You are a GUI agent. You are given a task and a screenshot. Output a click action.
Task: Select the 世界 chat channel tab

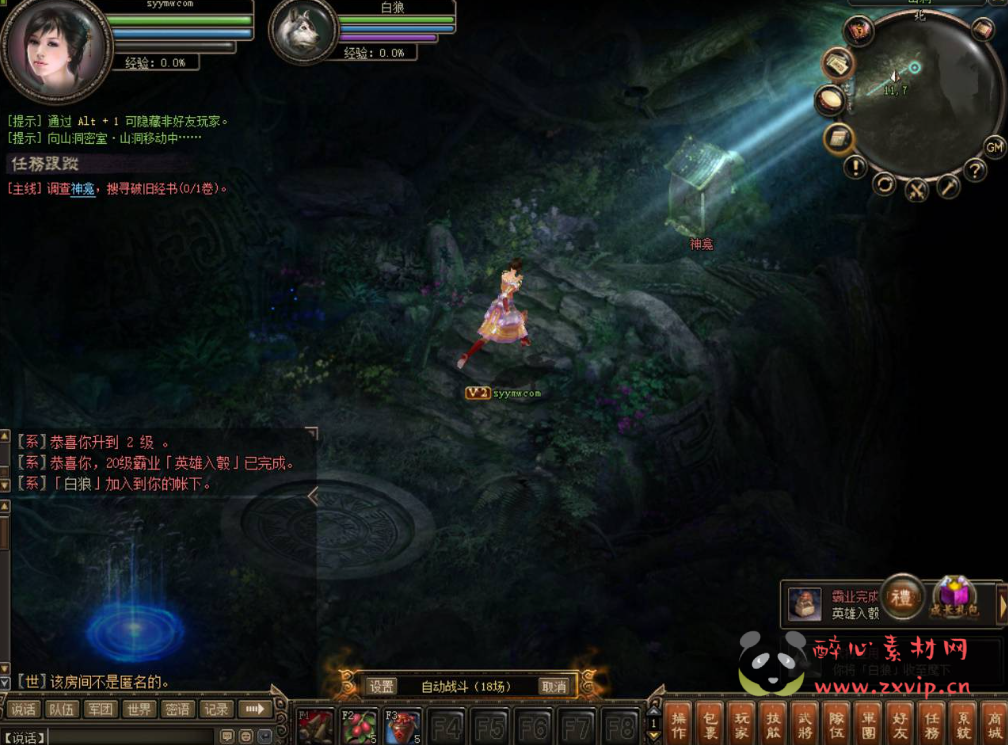[139, 709]
